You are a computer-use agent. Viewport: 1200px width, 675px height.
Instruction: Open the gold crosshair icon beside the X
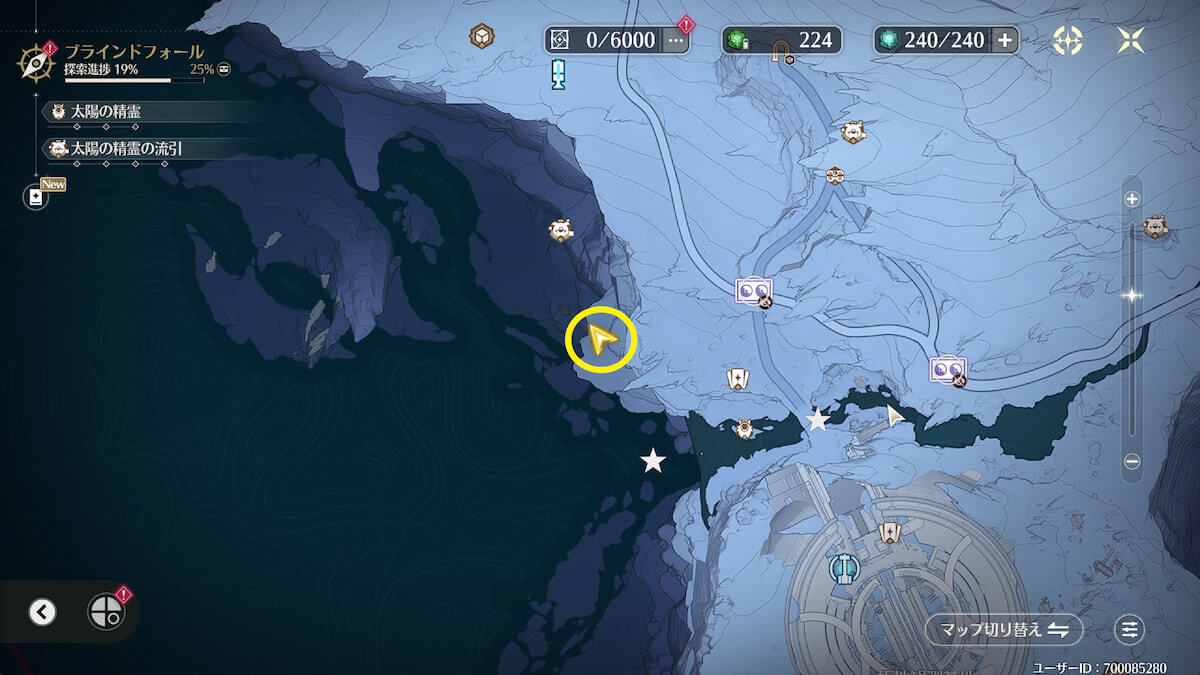pyautogui.click(x=1068, y=40)
